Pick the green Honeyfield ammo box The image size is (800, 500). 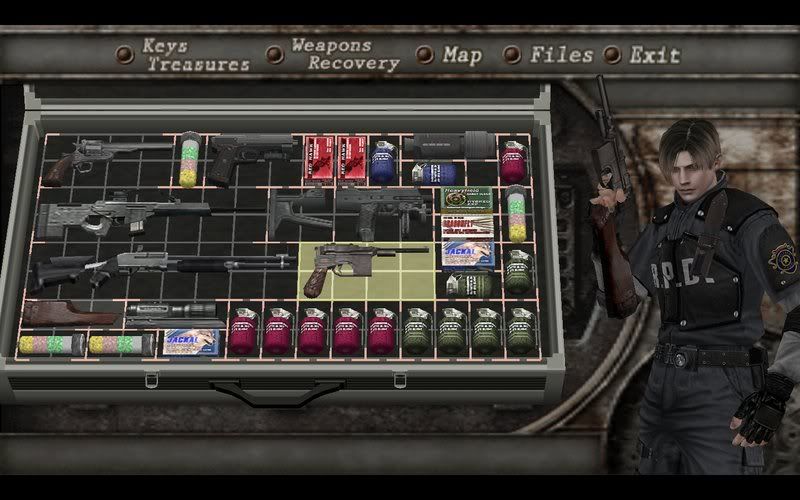(x=468, y=200)
